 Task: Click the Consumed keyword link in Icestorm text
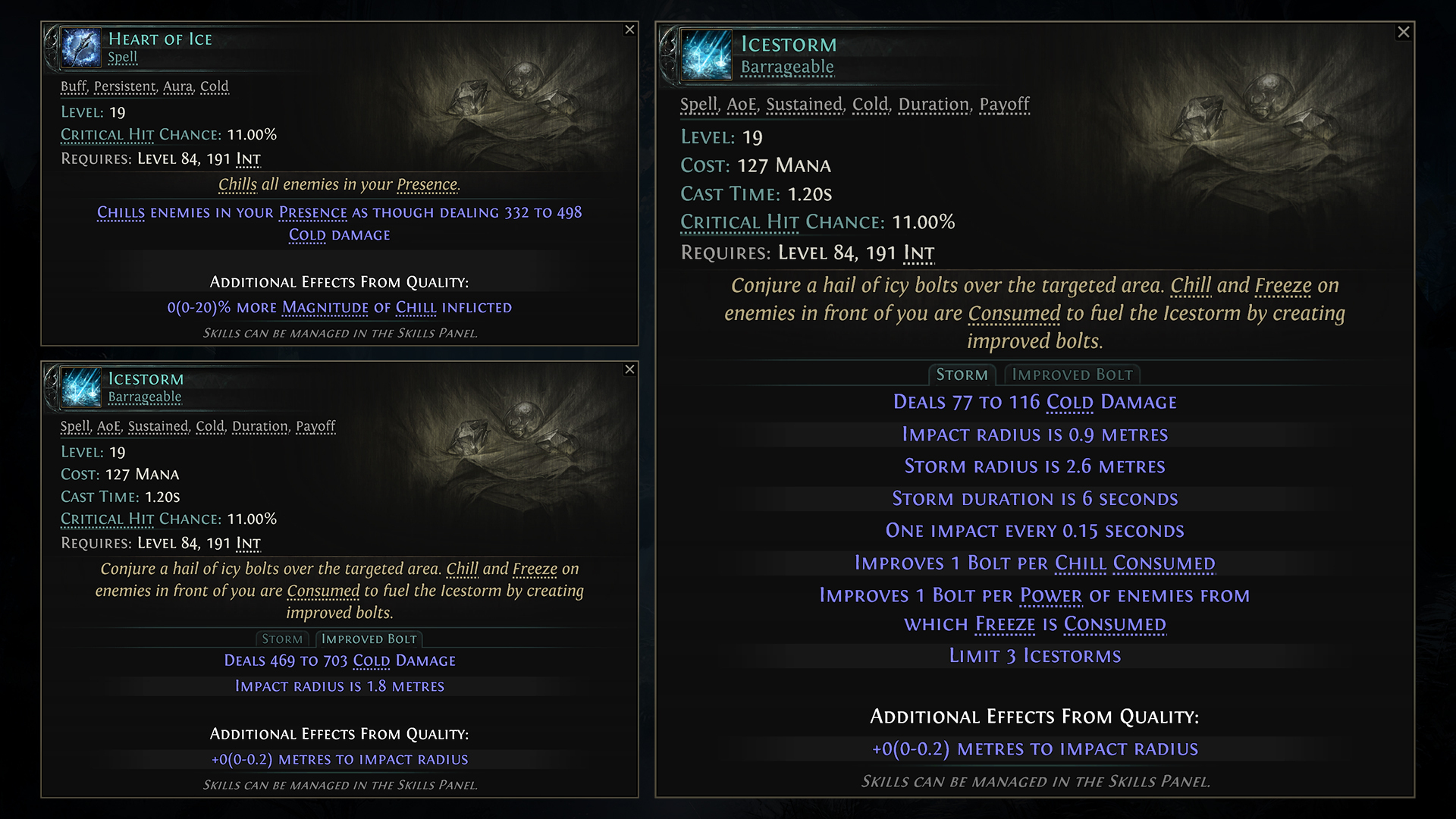1014,312
